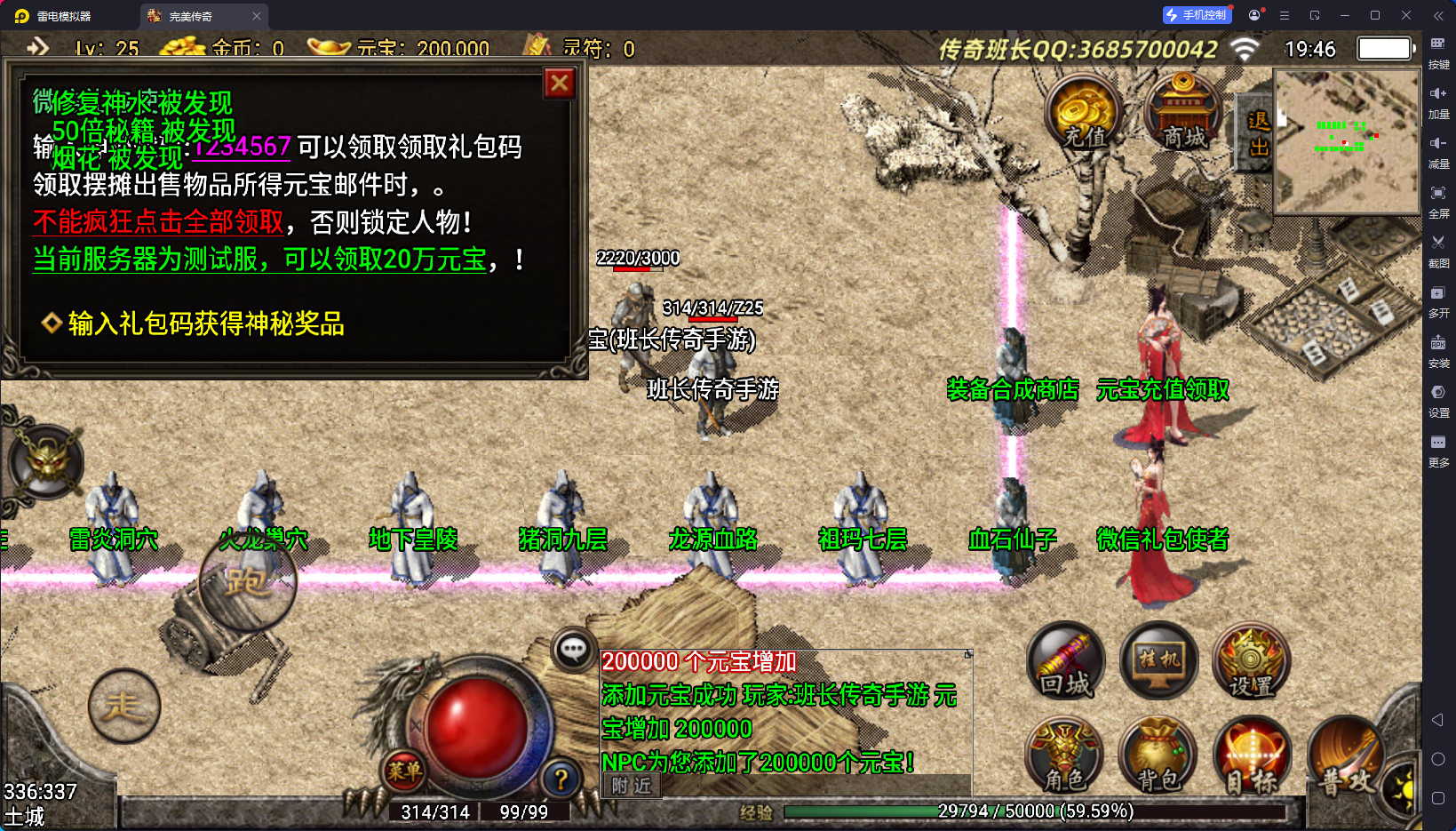
Task: Open the 充值 recharge gold coin icon
Action: (x=1084, y=115)
